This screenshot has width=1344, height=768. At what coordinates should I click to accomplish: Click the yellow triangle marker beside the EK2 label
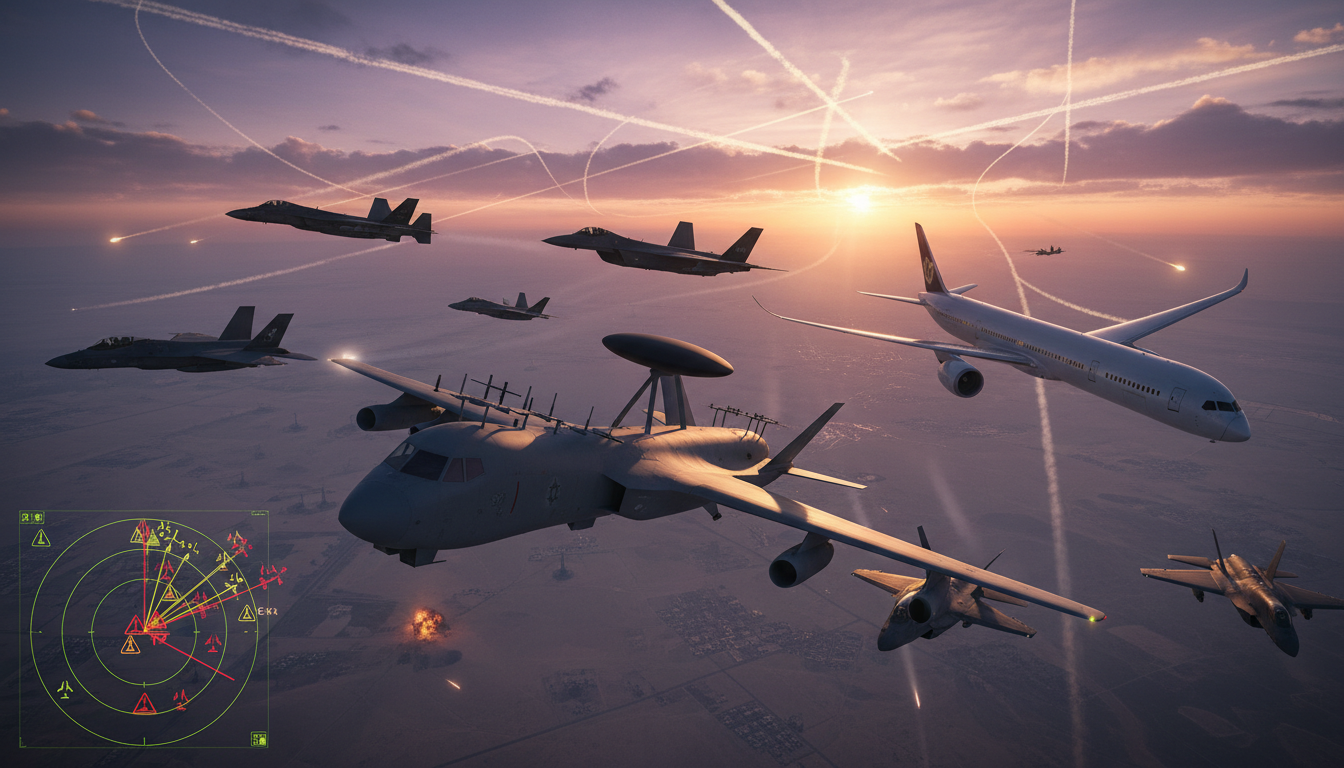click(246, 613)
